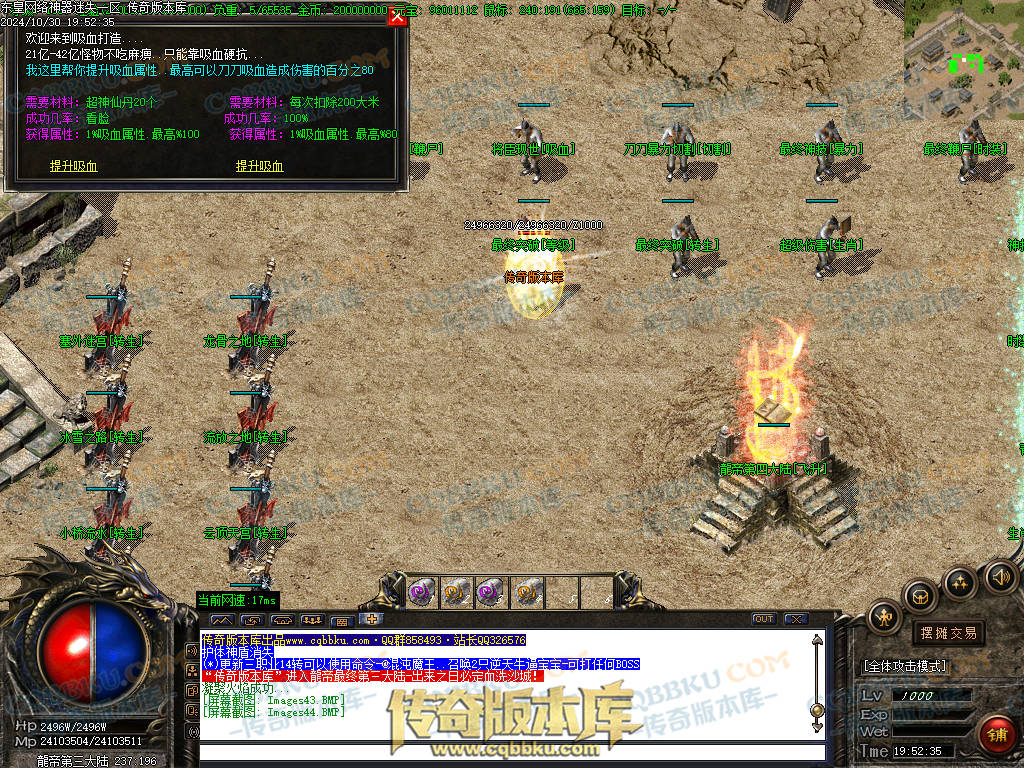Click the chat scrollbar's up arrow
Screen dimensions: 1024x768
pyautogui.click(x=817, y=640)
